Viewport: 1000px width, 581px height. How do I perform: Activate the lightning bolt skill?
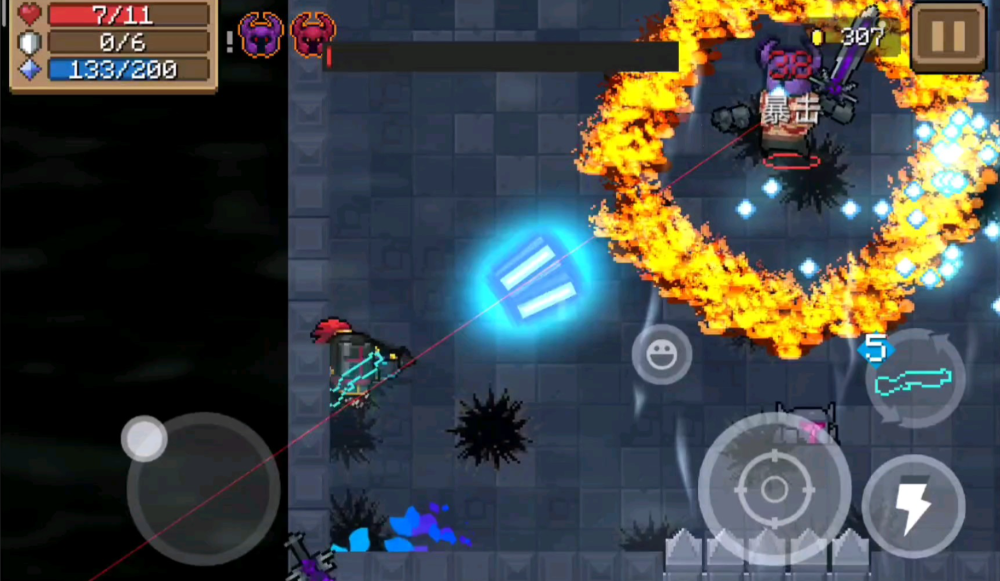pyautogui.click(x=912, y=506)
